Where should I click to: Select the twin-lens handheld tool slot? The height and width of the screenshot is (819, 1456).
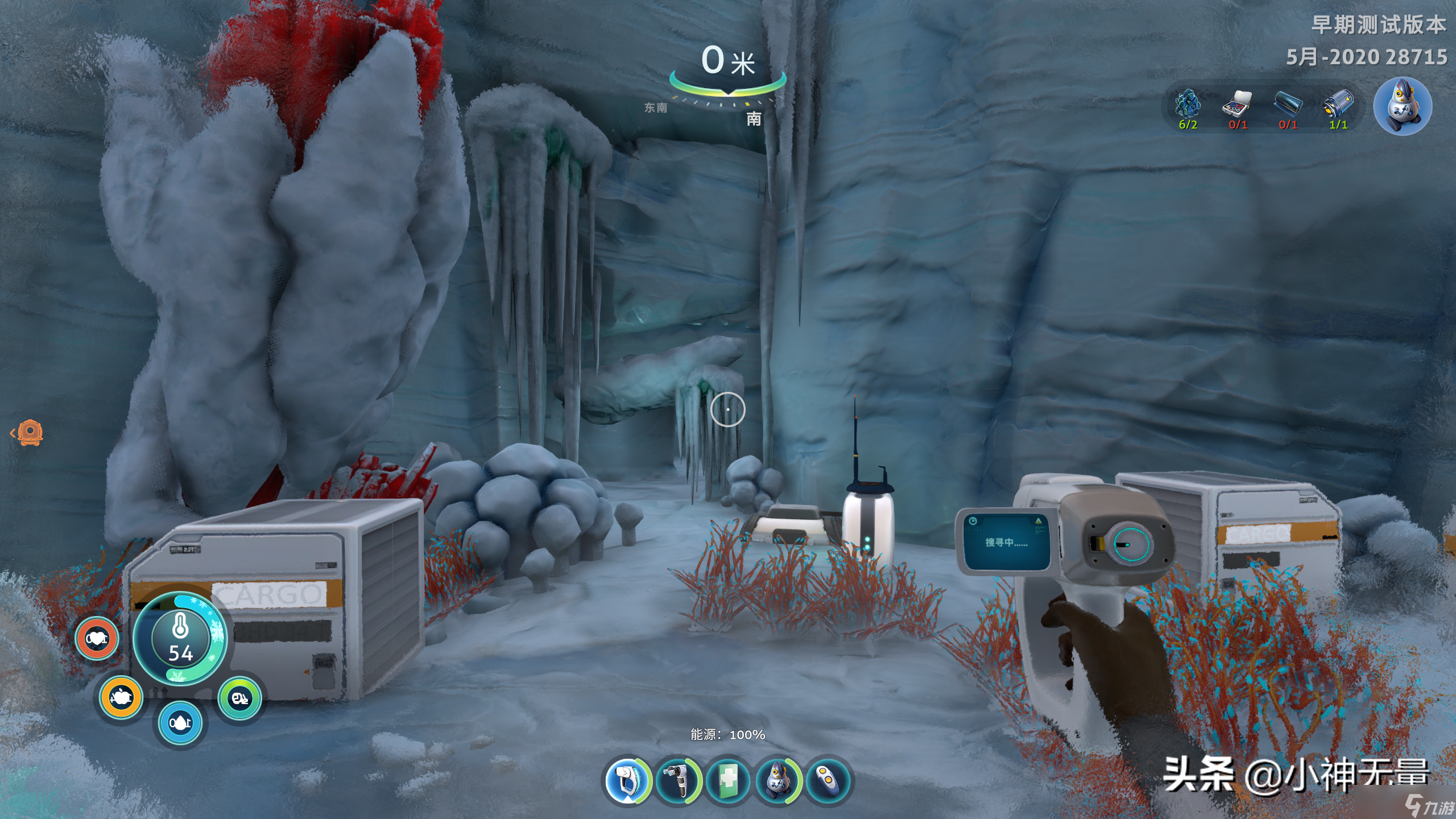point(677,780)
